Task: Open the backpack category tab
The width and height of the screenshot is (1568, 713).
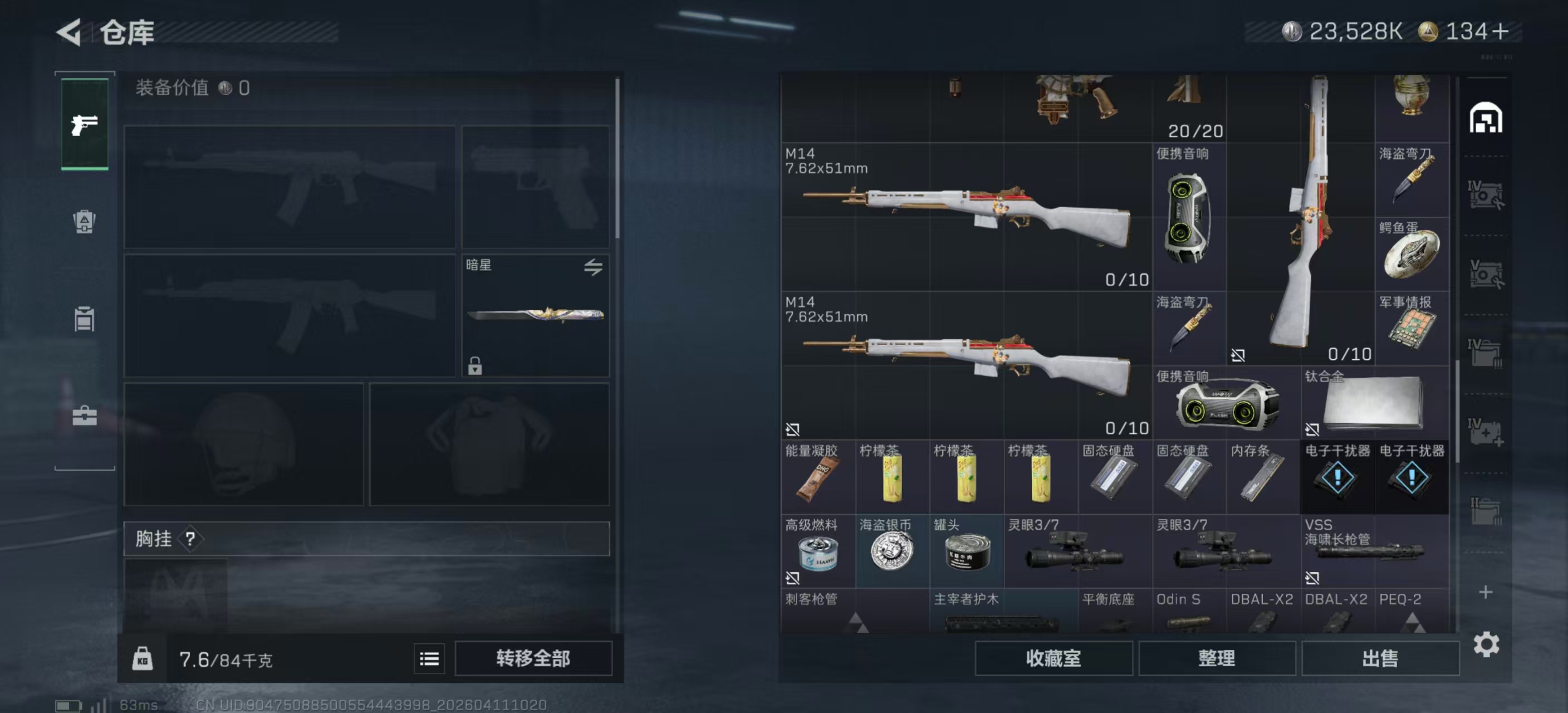Action: click(85, 222)
